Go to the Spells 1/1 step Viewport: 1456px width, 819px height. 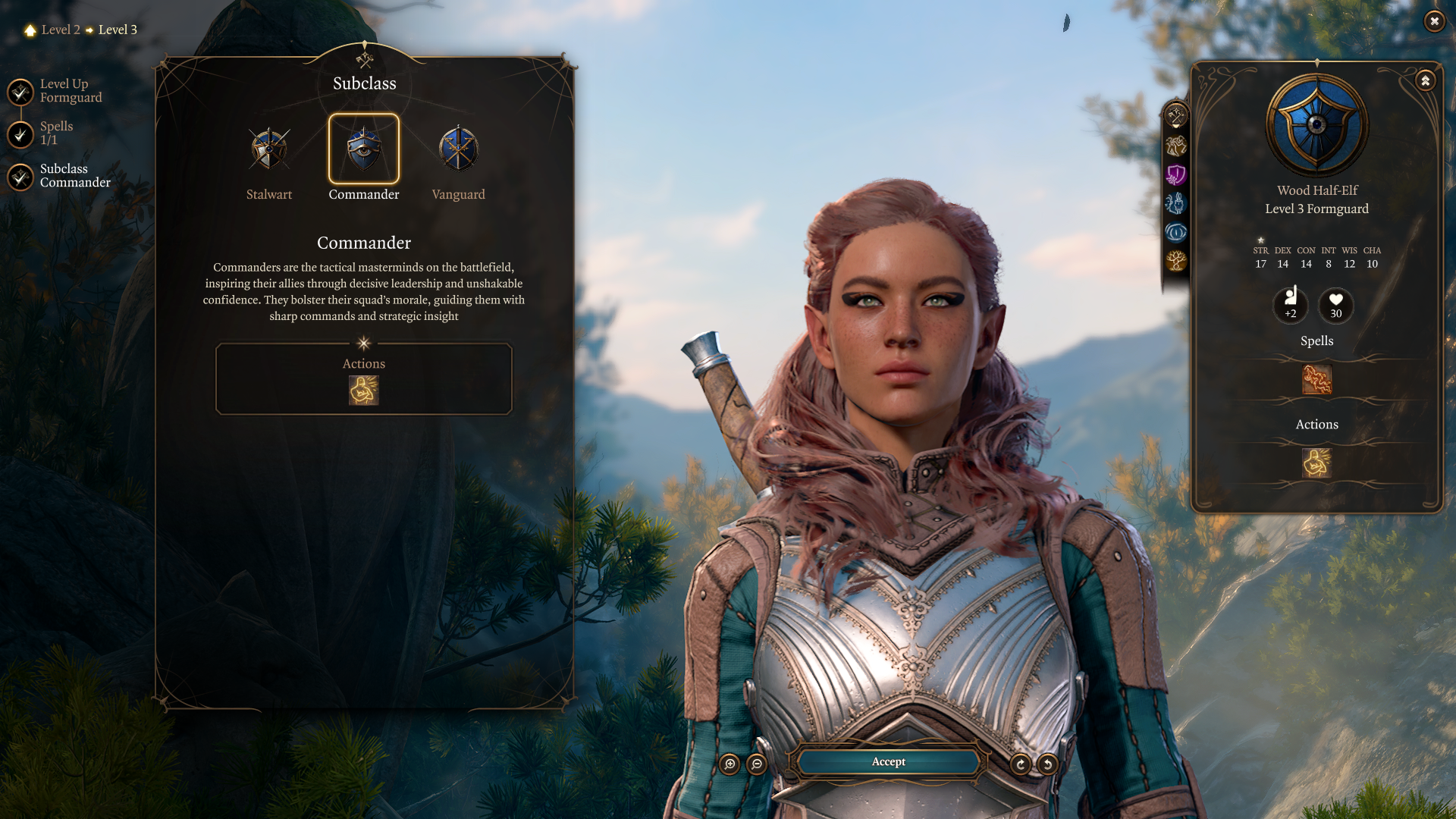(x=21, y=134)
